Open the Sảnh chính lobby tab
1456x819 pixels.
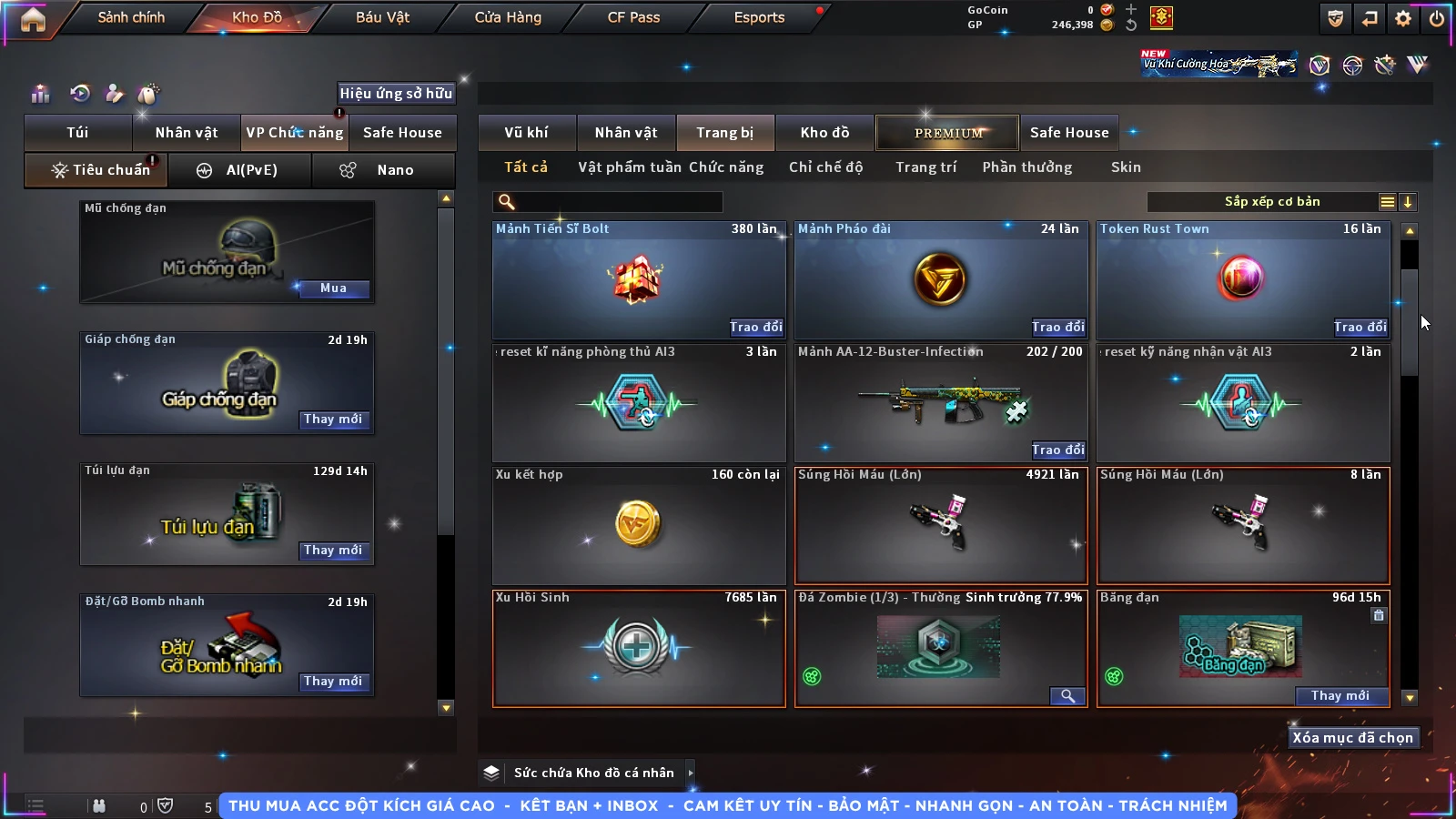coord(131,17)
